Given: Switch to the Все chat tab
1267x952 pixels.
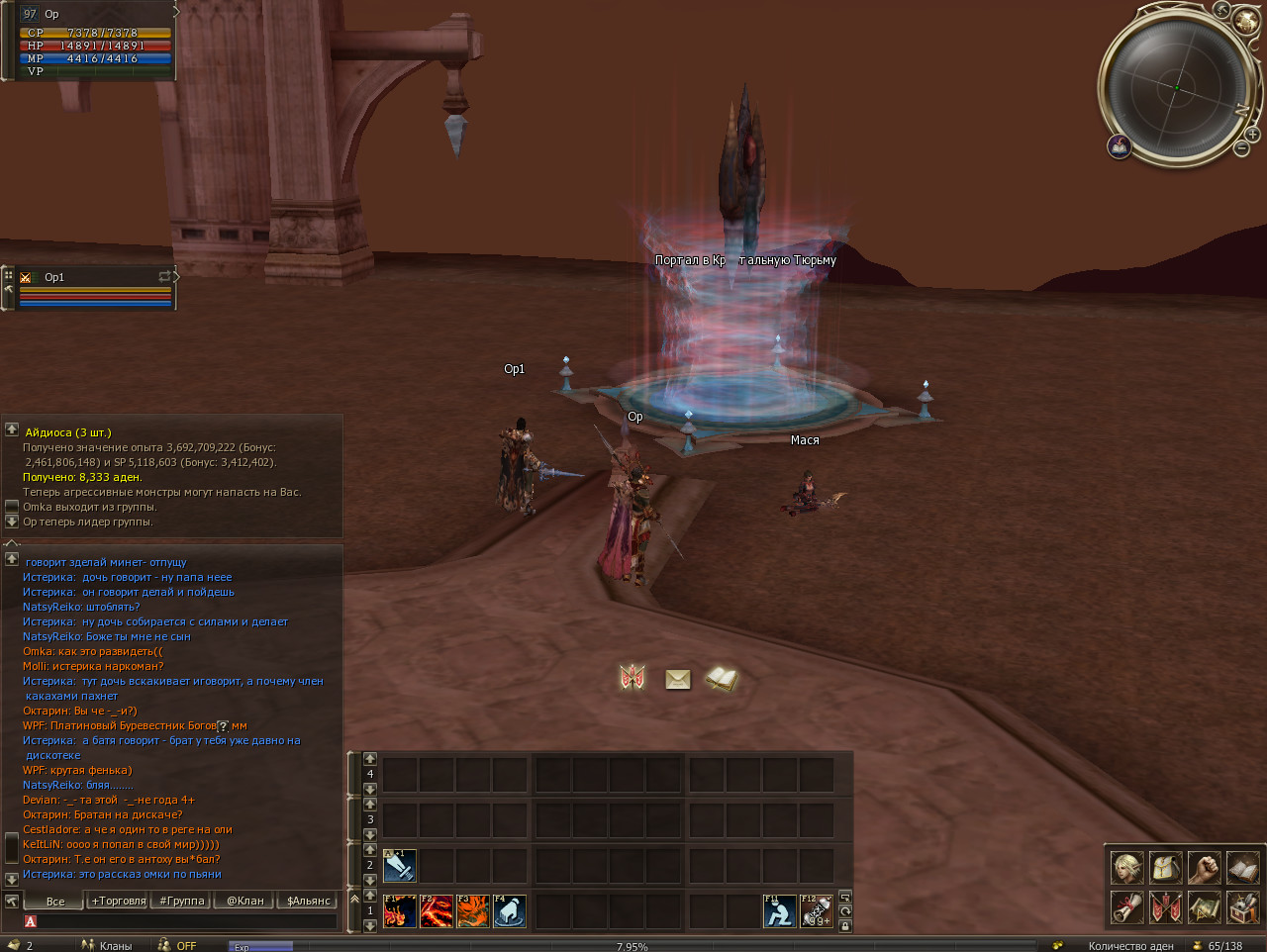Looking at the screenshot, I should tap(55, 901).
